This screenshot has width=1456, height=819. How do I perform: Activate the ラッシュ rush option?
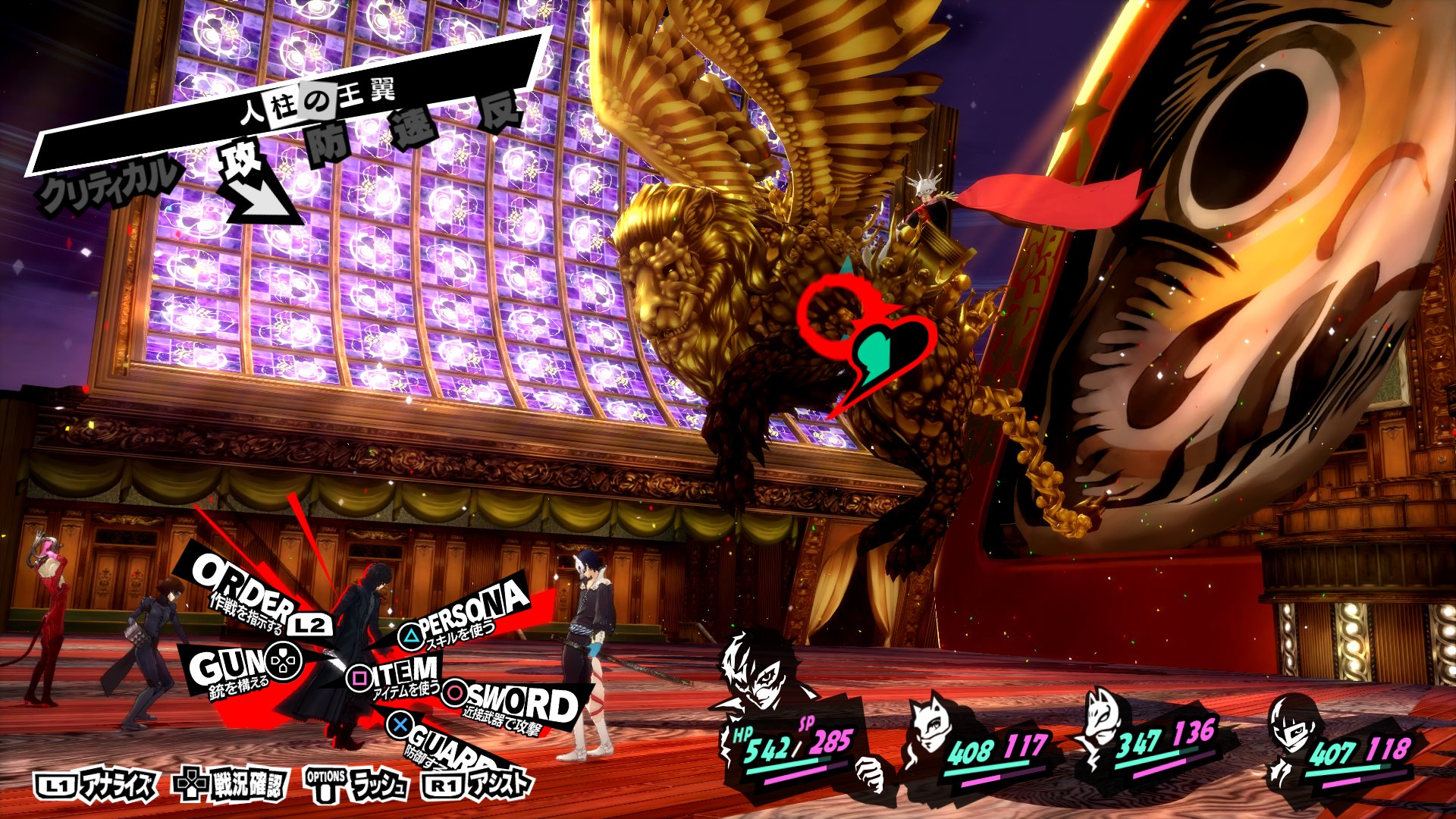coord(356,786)
